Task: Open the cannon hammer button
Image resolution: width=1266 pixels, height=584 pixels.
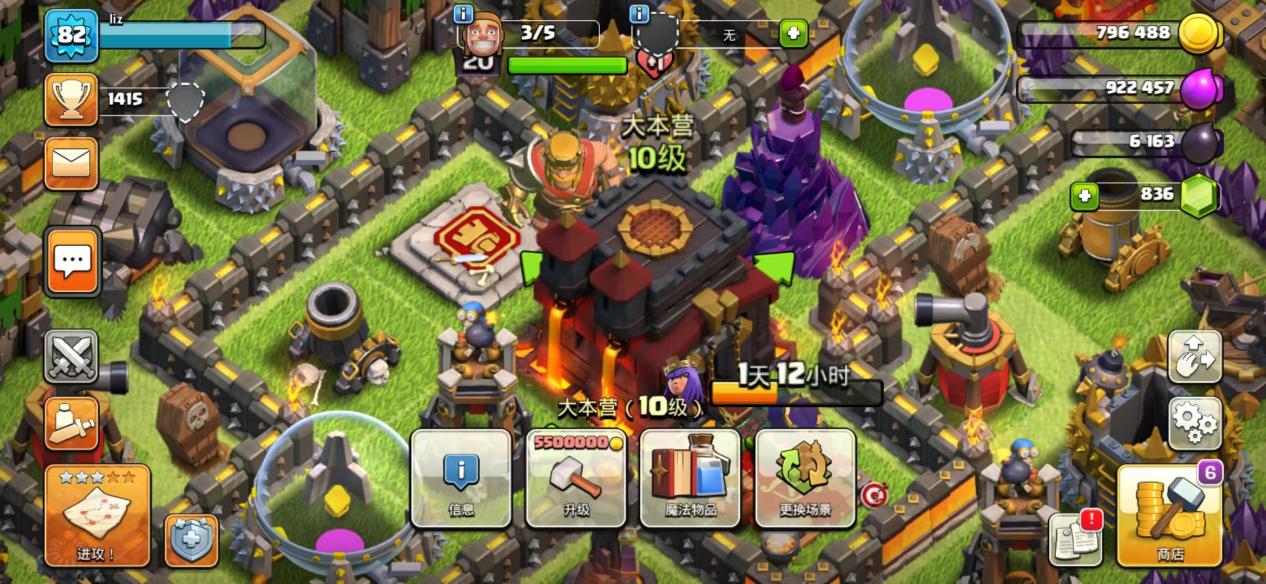Action: coord(72,422)
